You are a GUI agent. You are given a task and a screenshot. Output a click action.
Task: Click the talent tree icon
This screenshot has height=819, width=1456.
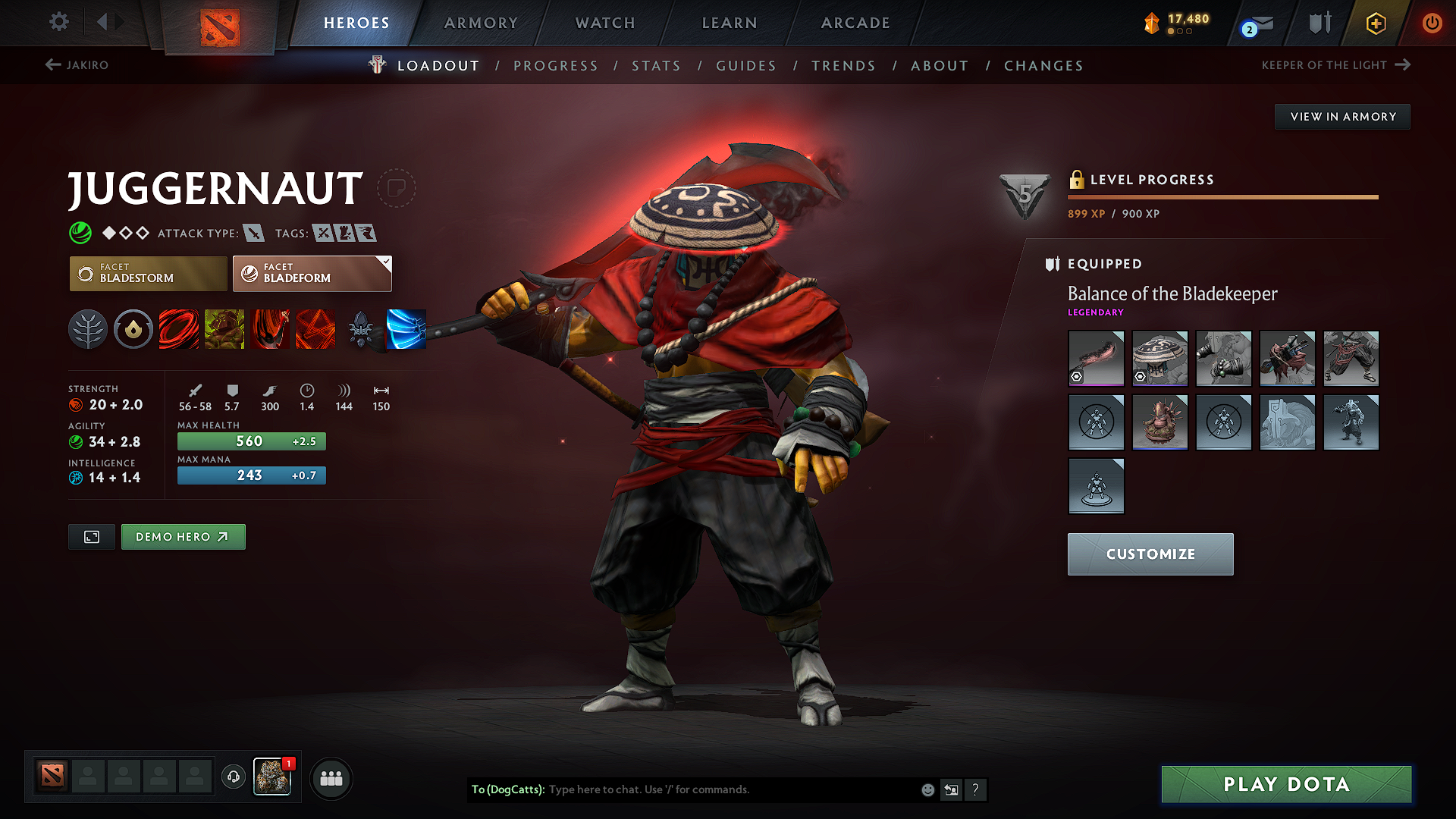click(88, 329)
